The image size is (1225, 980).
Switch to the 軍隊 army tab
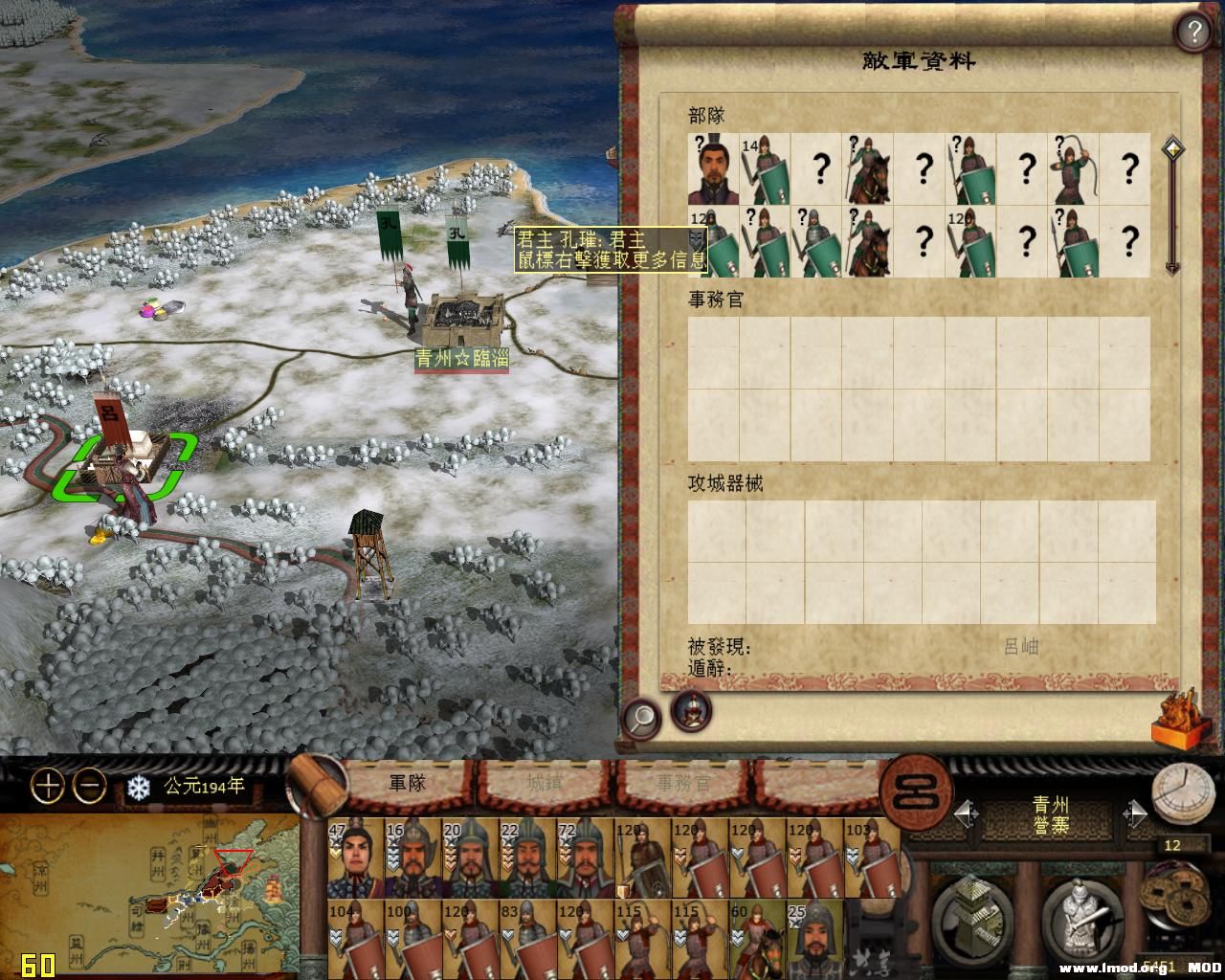click(406, 783)
